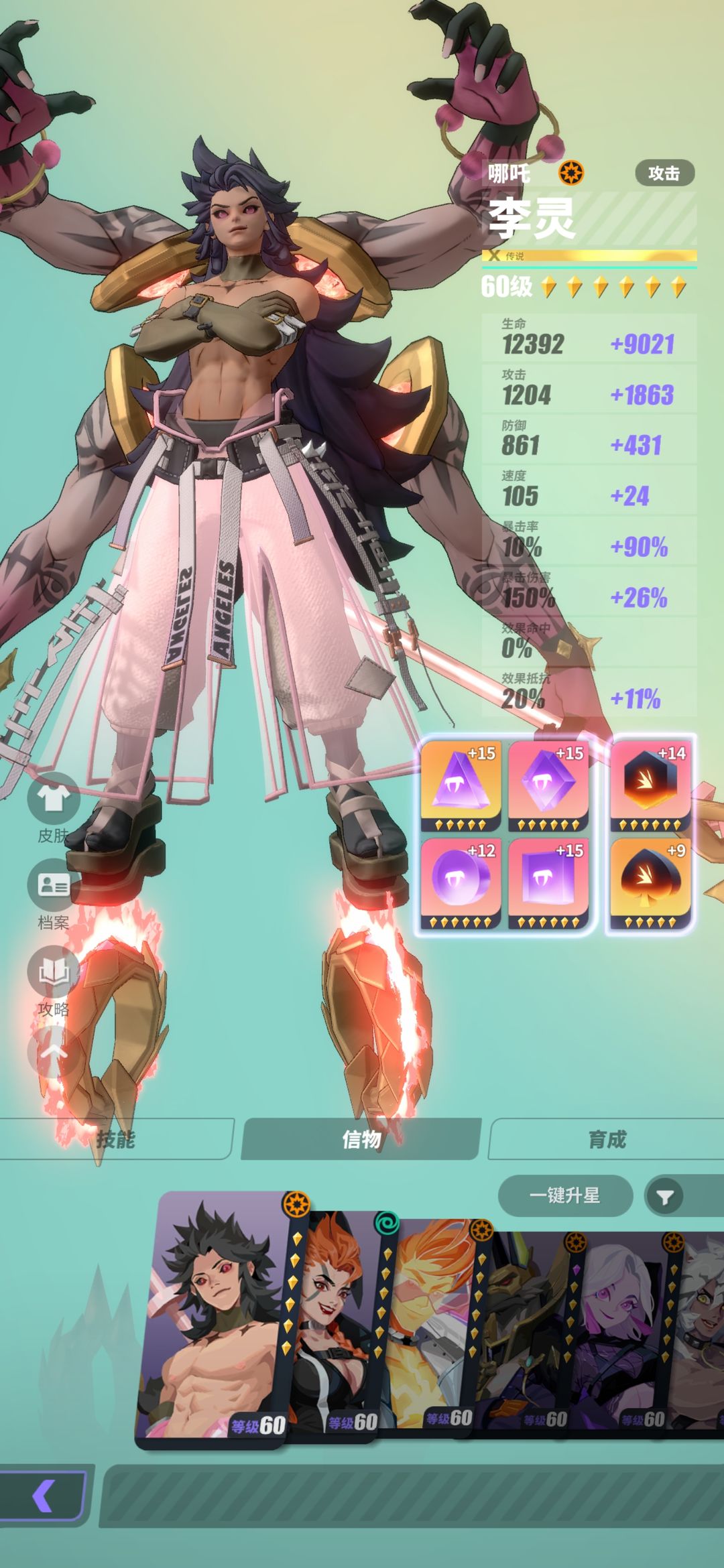Open the 档案 profile icon

[x=53, y=886]
